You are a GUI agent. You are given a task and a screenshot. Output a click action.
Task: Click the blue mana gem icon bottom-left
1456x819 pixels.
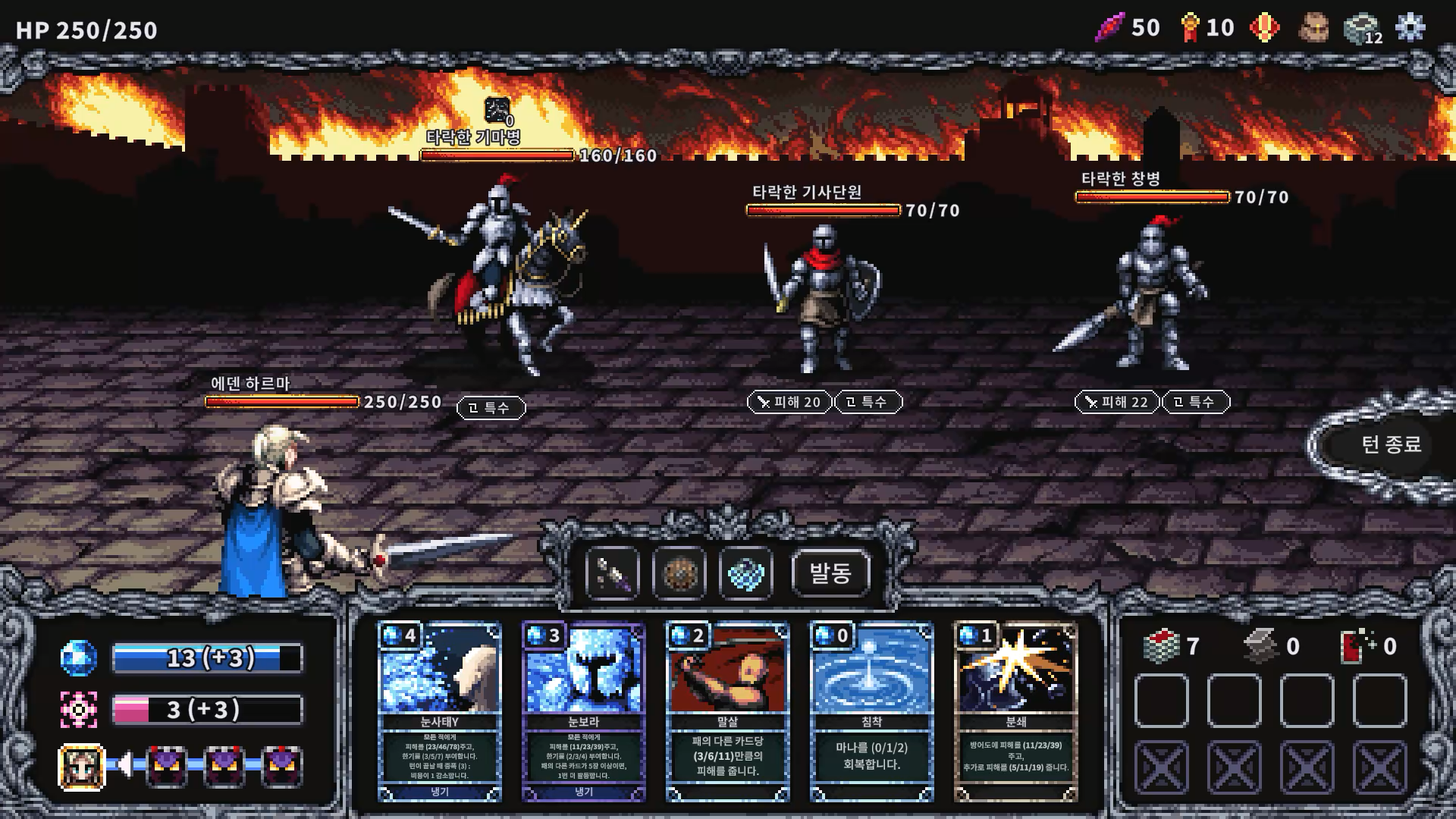pyautogui.click(x=80, y=657)
